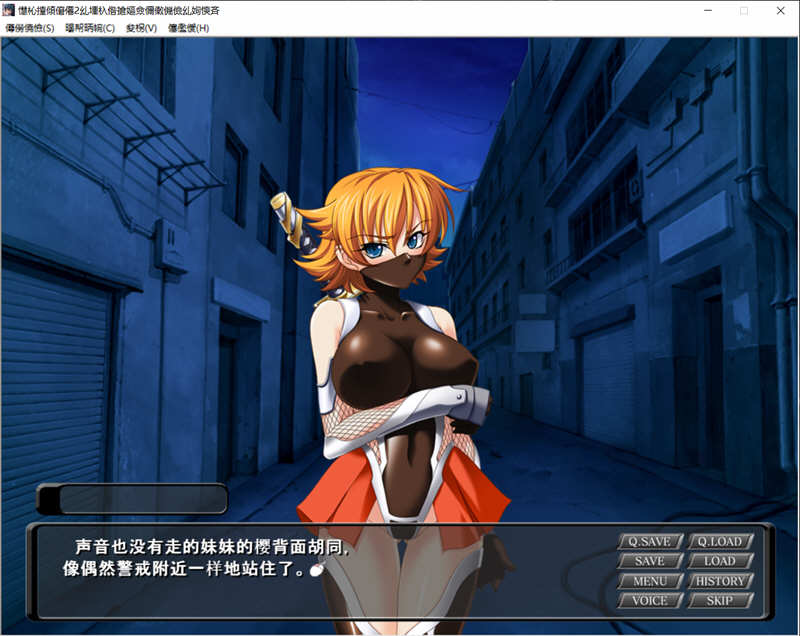Show the dialogue HISTORY log

(x=720, y=581)
